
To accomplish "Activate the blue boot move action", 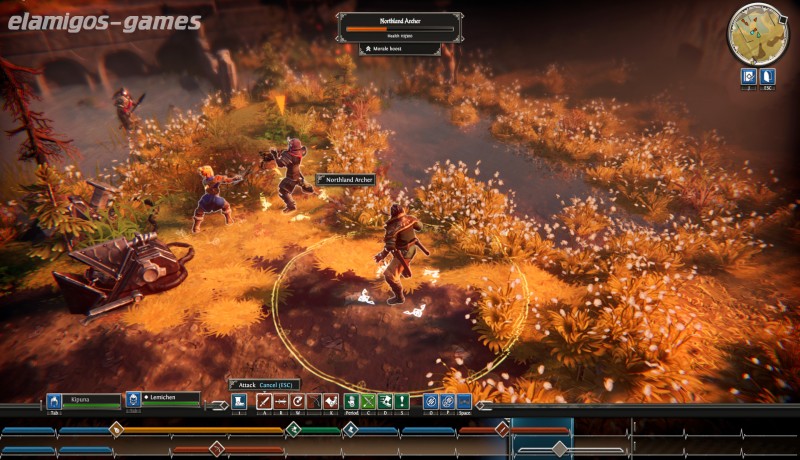I will click(x=239, y=401).
